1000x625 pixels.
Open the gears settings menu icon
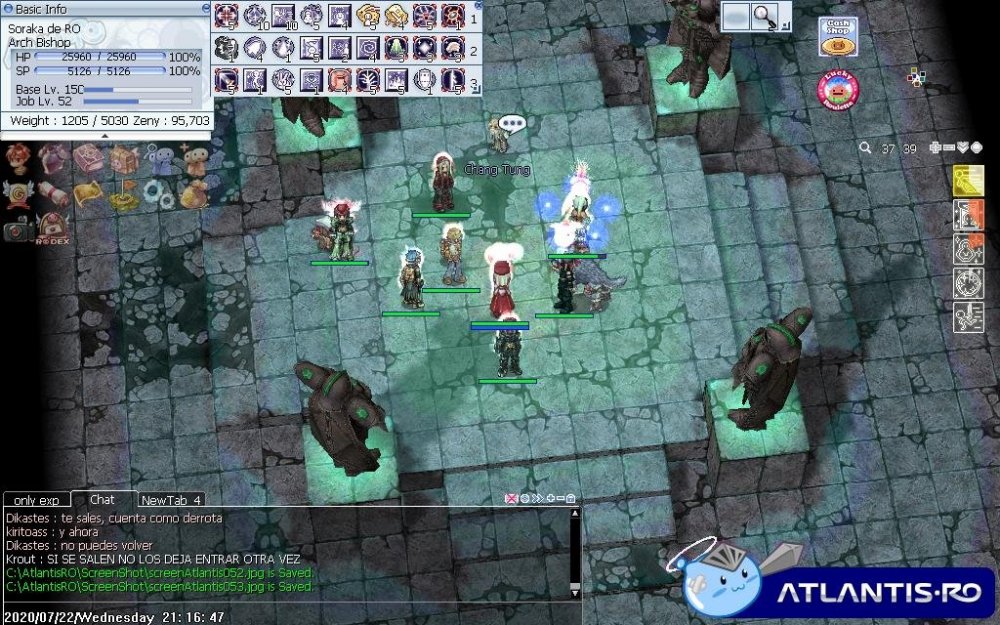pyautogui.click(x=157, y=192)
